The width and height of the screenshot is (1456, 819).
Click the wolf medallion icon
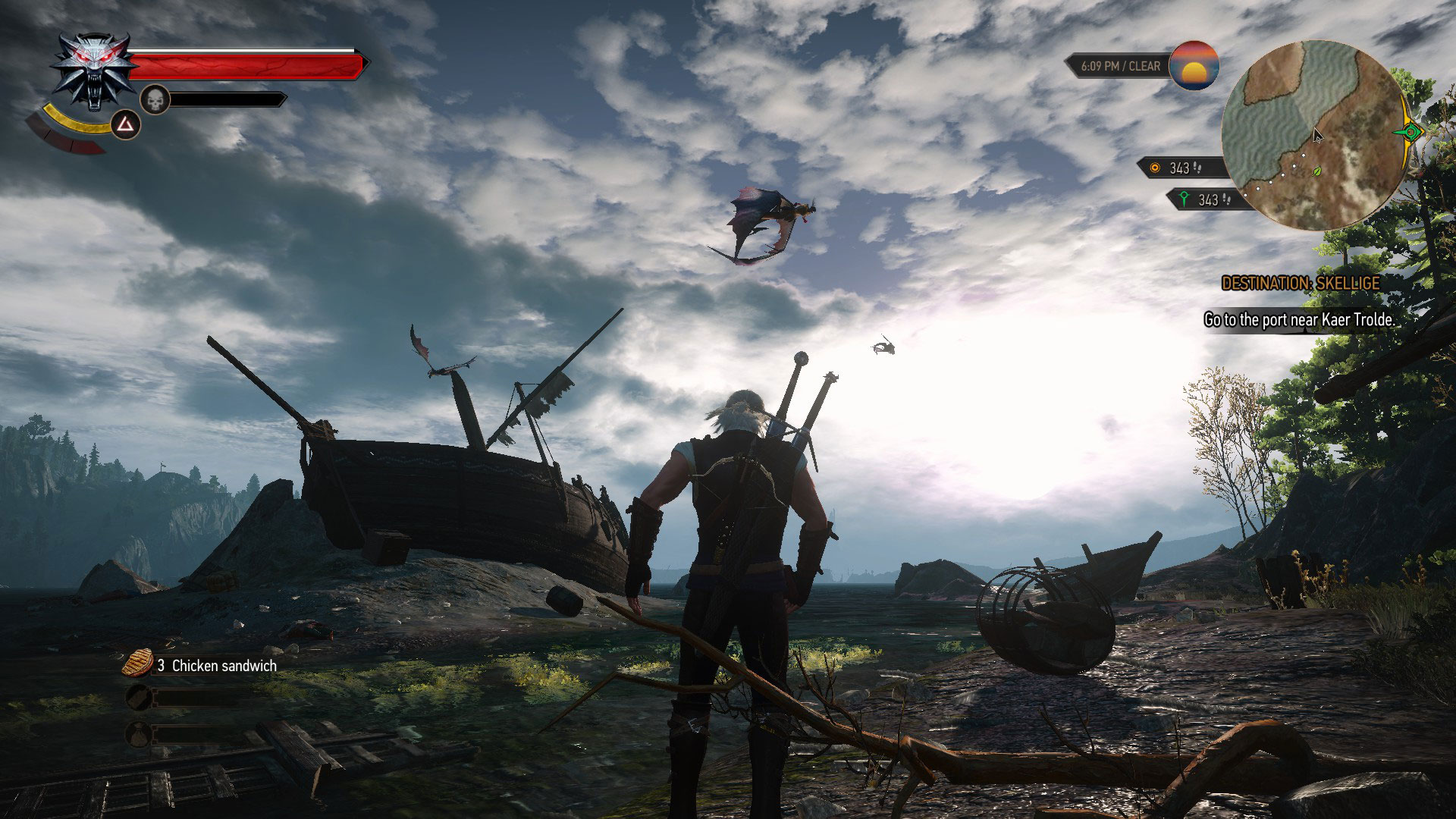pos(94,71)
